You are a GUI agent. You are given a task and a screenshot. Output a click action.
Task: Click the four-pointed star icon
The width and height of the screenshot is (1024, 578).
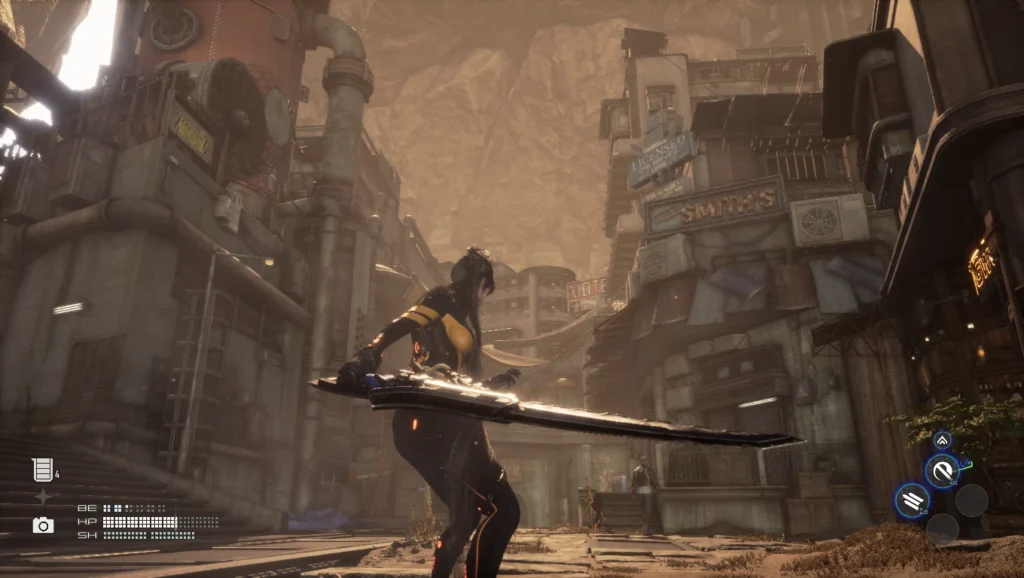pyautogui.click(x=43, y=497)
